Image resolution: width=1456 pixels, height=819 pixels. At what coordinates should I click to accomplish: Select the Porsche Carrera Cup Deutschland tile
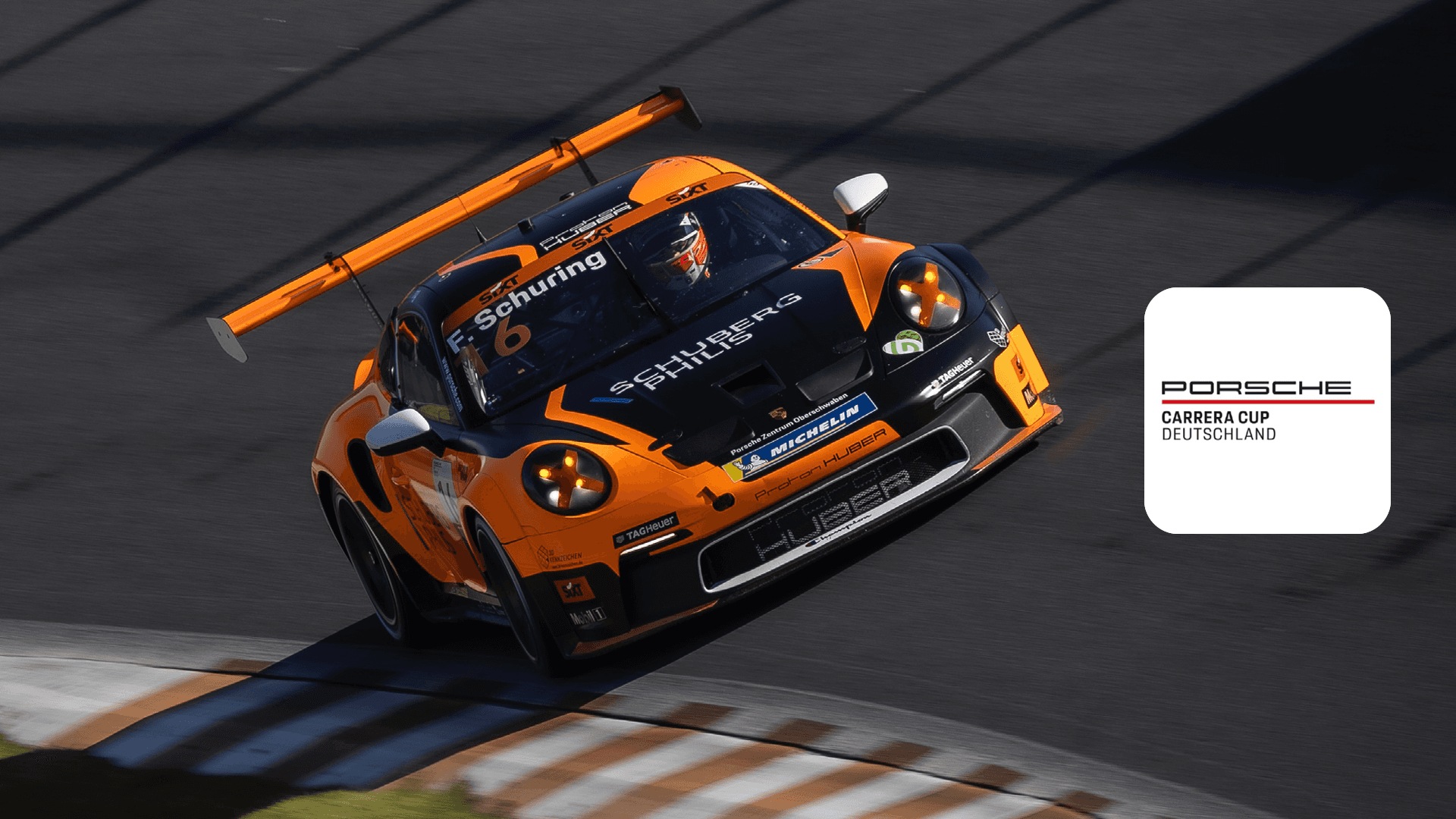1266,410
